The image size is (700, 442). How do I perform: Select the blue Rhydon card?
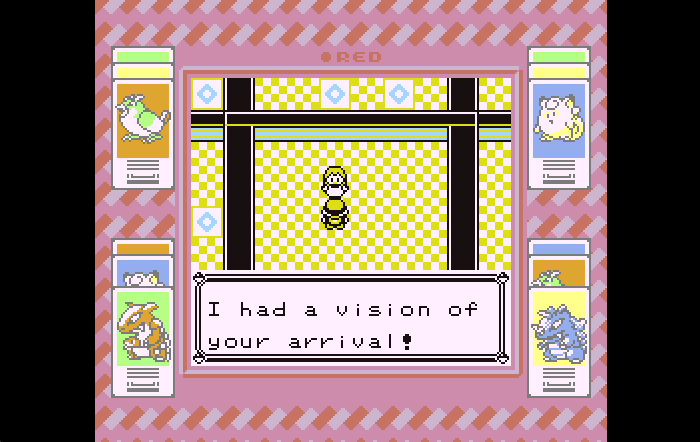click(559, 328)
